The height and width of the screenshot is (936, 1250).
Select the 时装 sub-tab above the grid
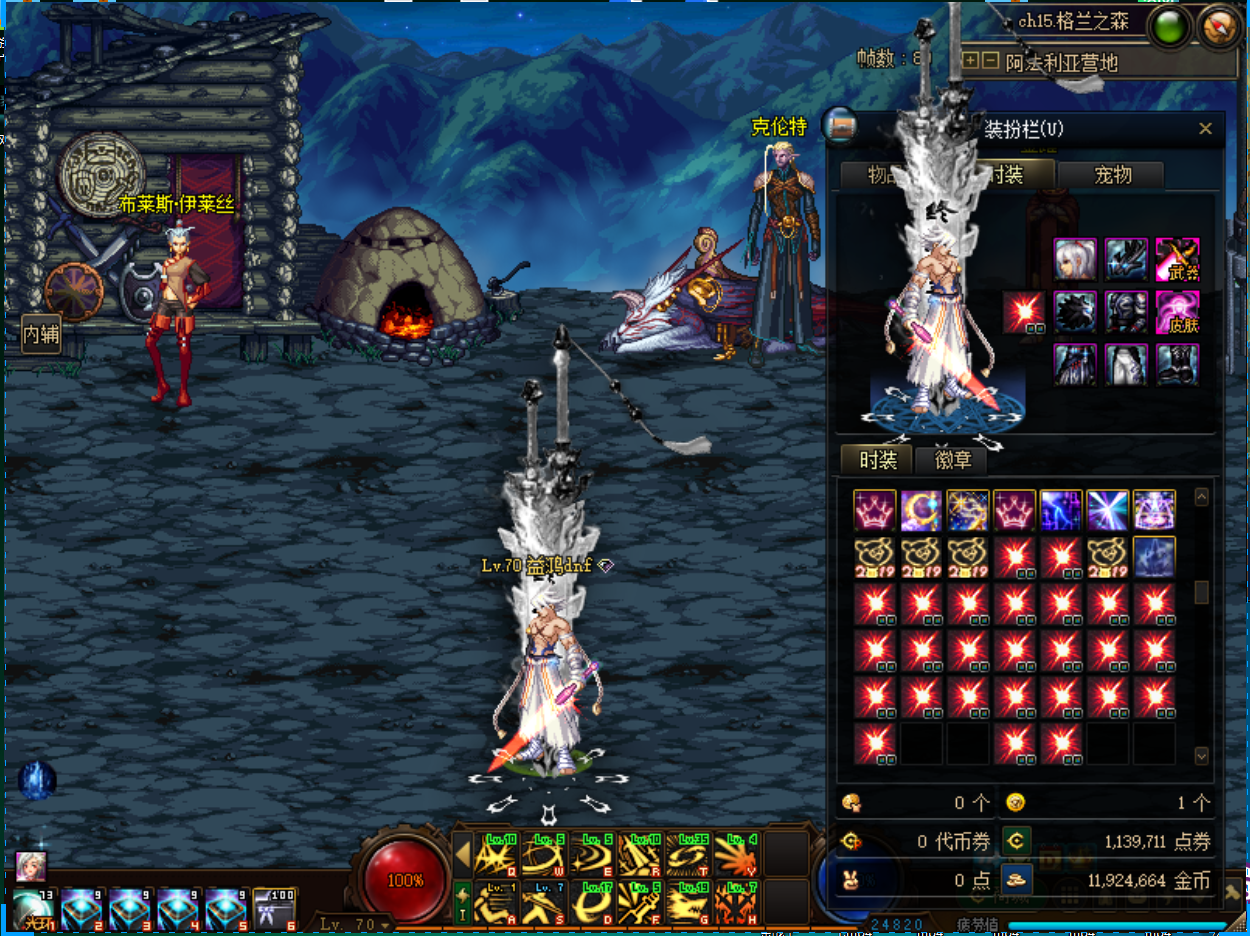(877, 460)
